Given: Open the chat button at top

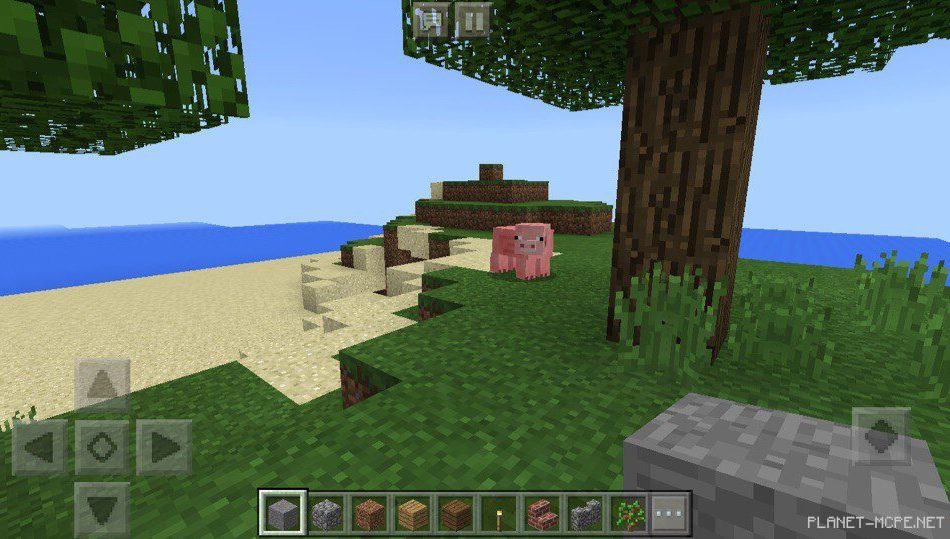Looking at the screenshot, I should [x=431, y=19].
